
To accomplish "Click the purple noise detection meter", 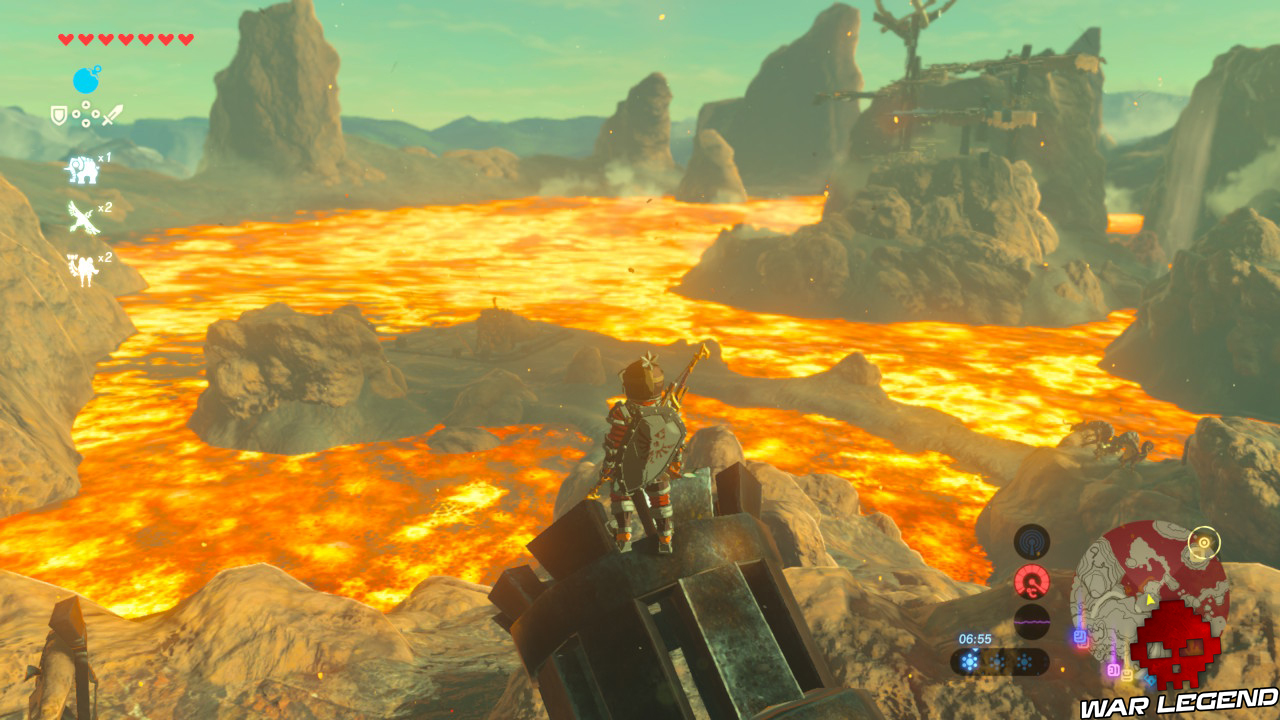I will 1032,621.
